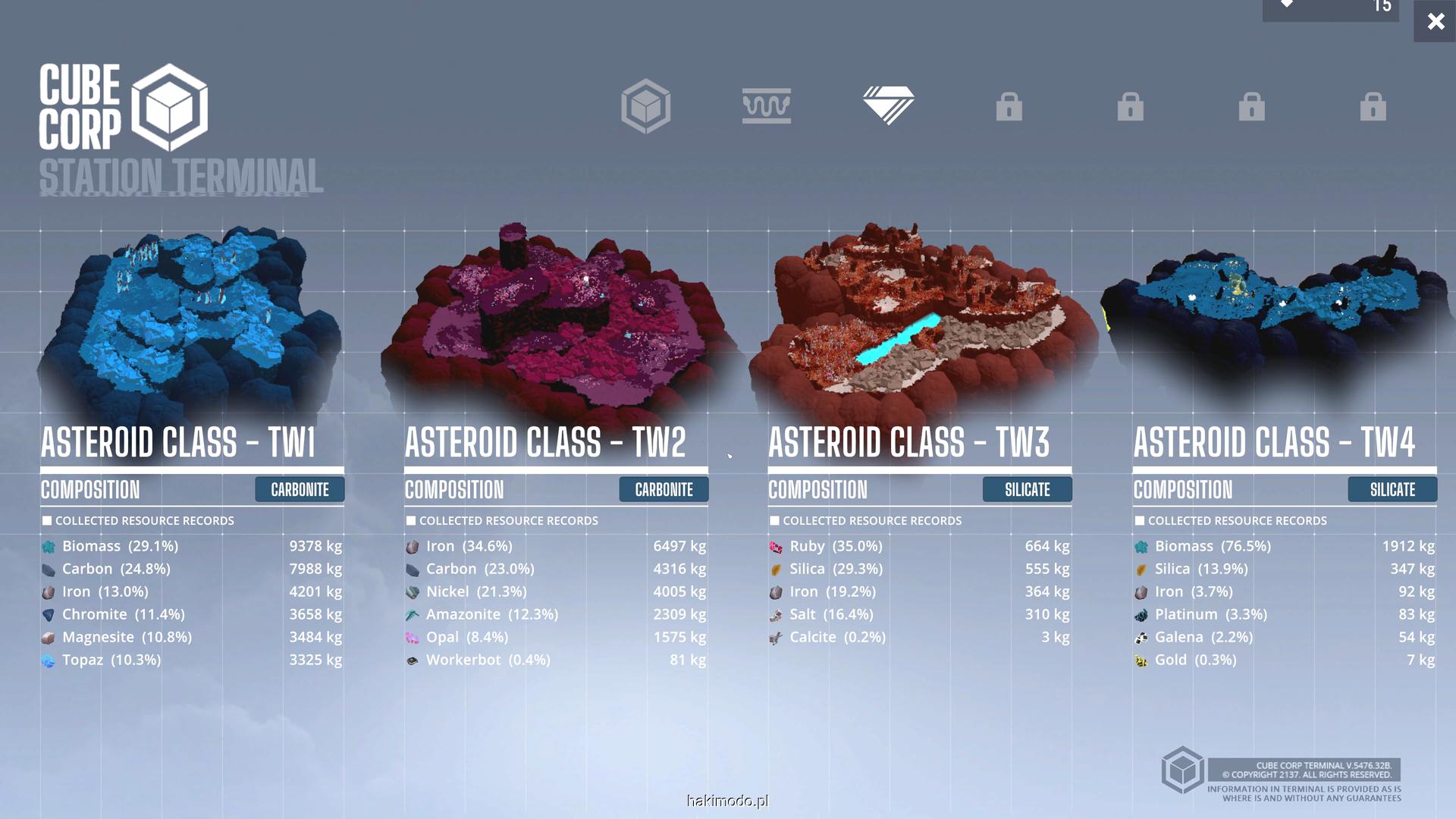Toggle TW3 collected resource records checkbox
1456x819 pixels.
click(x=774, y=521)
